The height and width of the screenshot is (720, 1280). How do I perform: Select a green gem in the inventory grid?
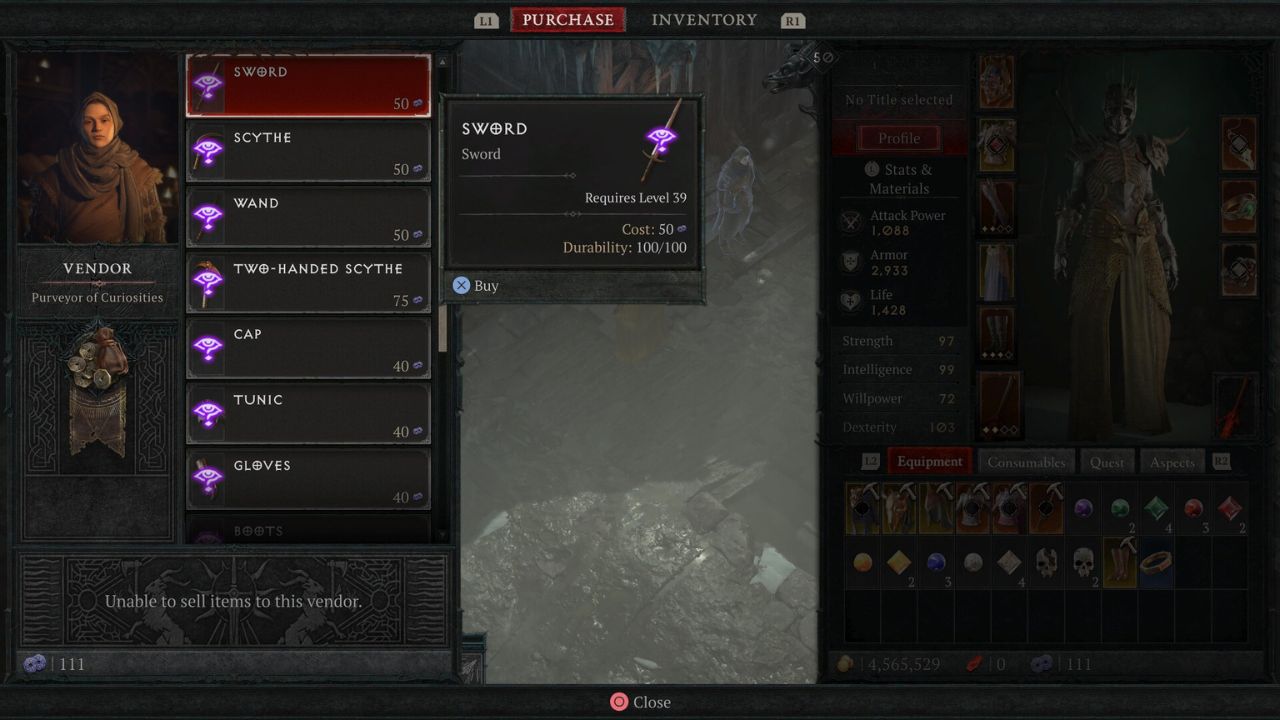pos(1155,507)
